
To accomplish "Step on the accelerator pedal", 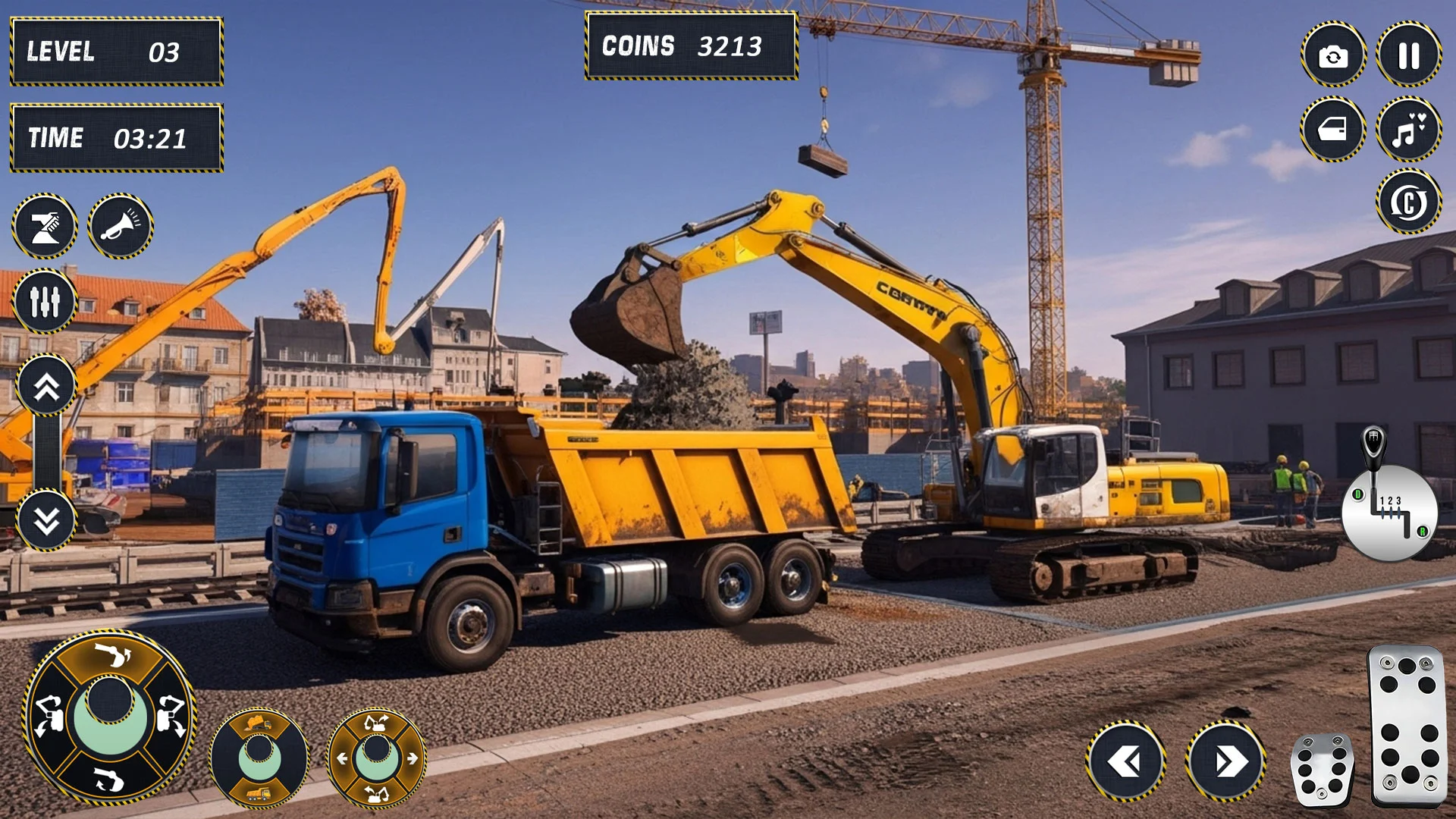I will click(1407, 726).
